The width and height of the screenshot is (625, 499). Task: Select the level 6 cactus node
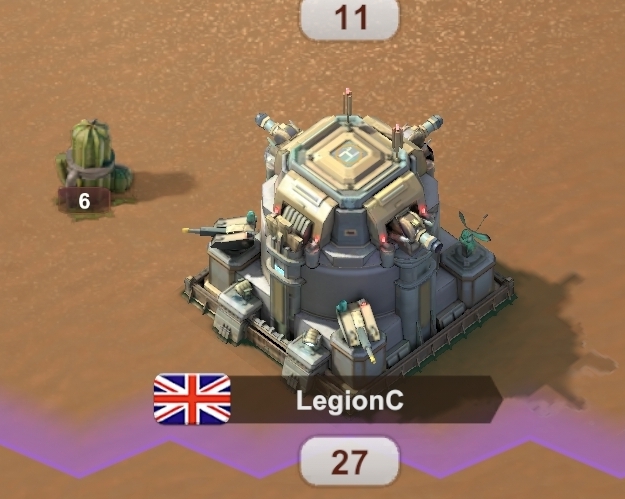[x=91, y=162]
